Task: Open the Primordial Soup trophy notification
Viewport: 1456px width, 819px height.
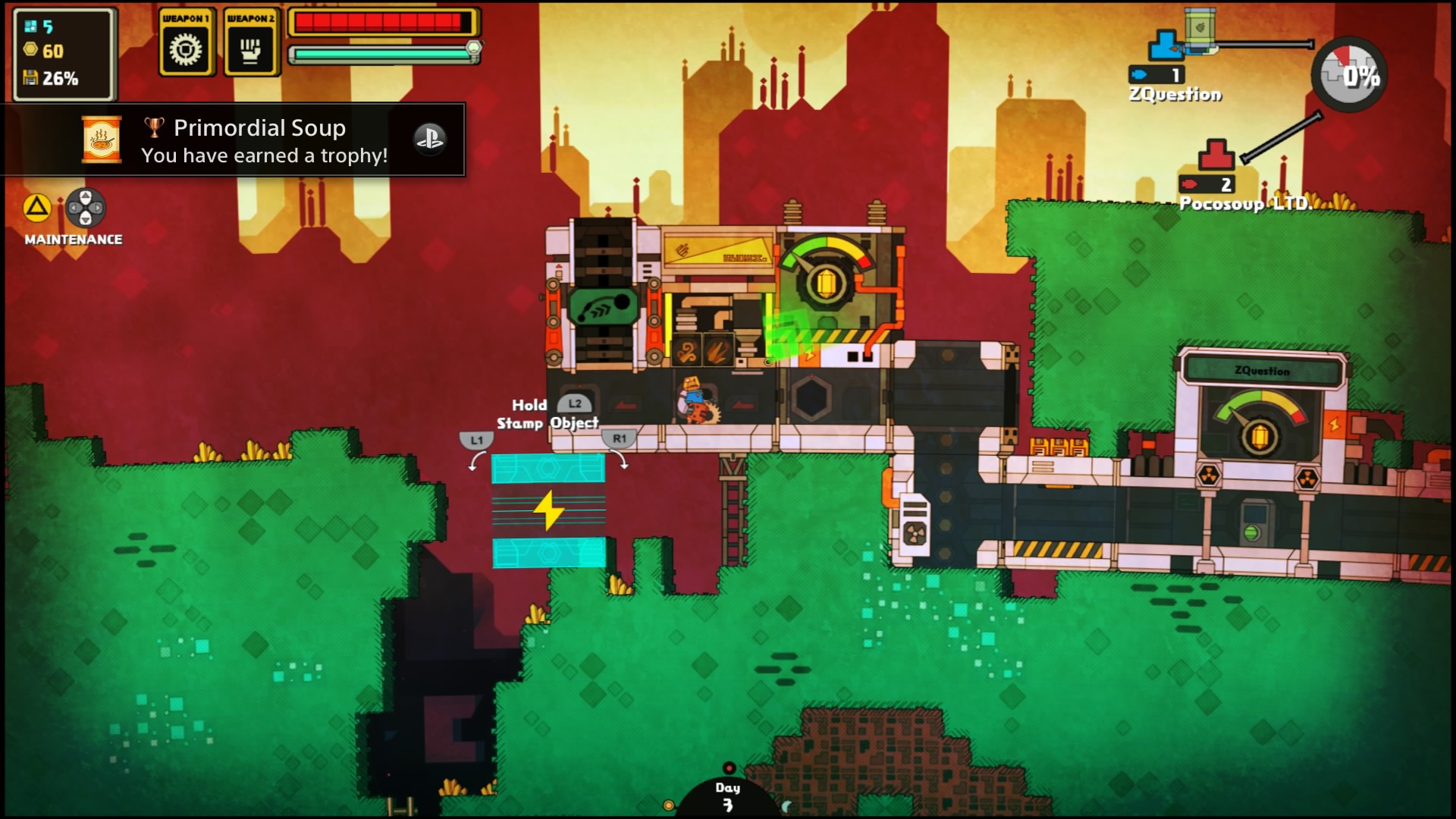Action: point(235,140)
